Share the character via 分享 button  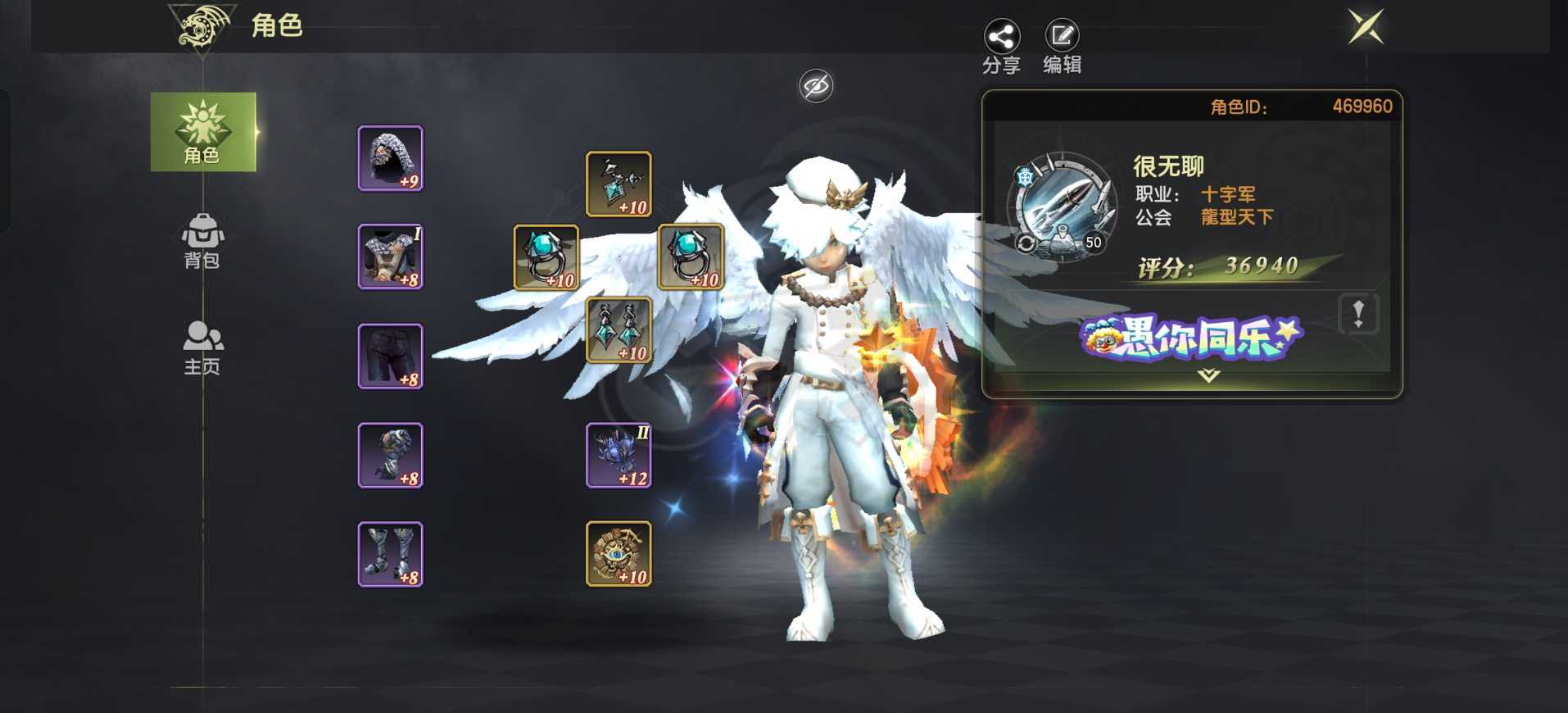(1001, 47)
